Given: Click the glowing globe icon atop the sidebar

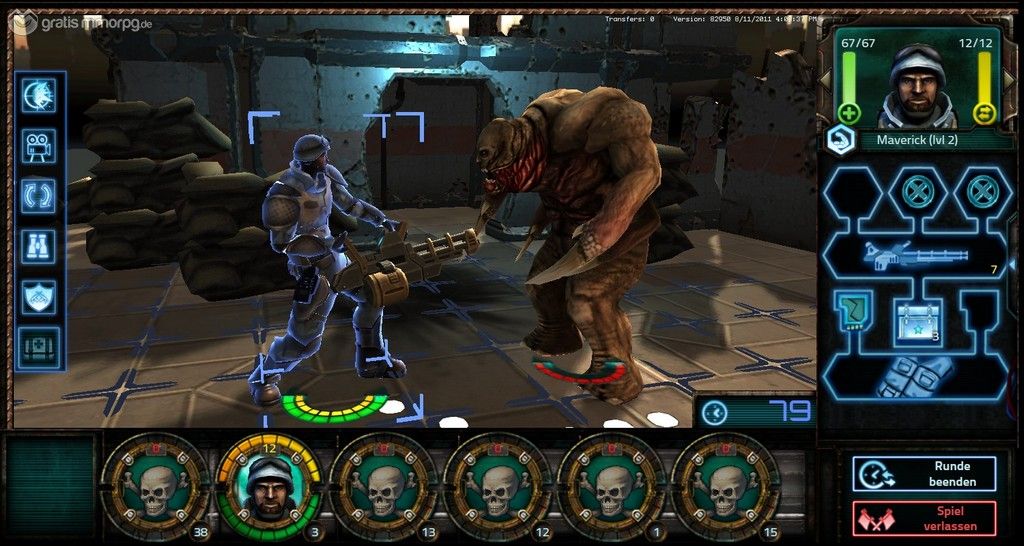Looking at the screenshot, I should [x=40, y=95].
